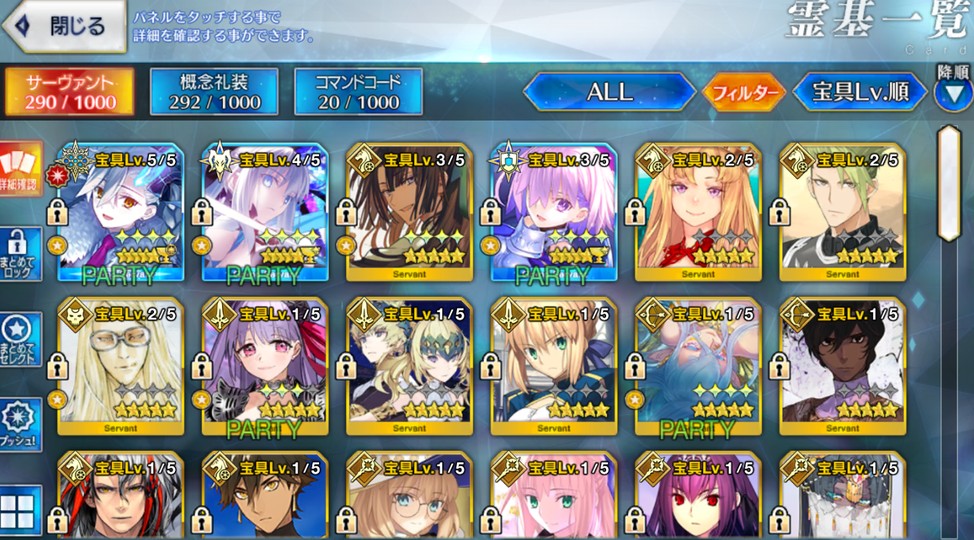974x540 pixels.
Task: Open the フィルター filter options
Action: (x=744, y=93)
